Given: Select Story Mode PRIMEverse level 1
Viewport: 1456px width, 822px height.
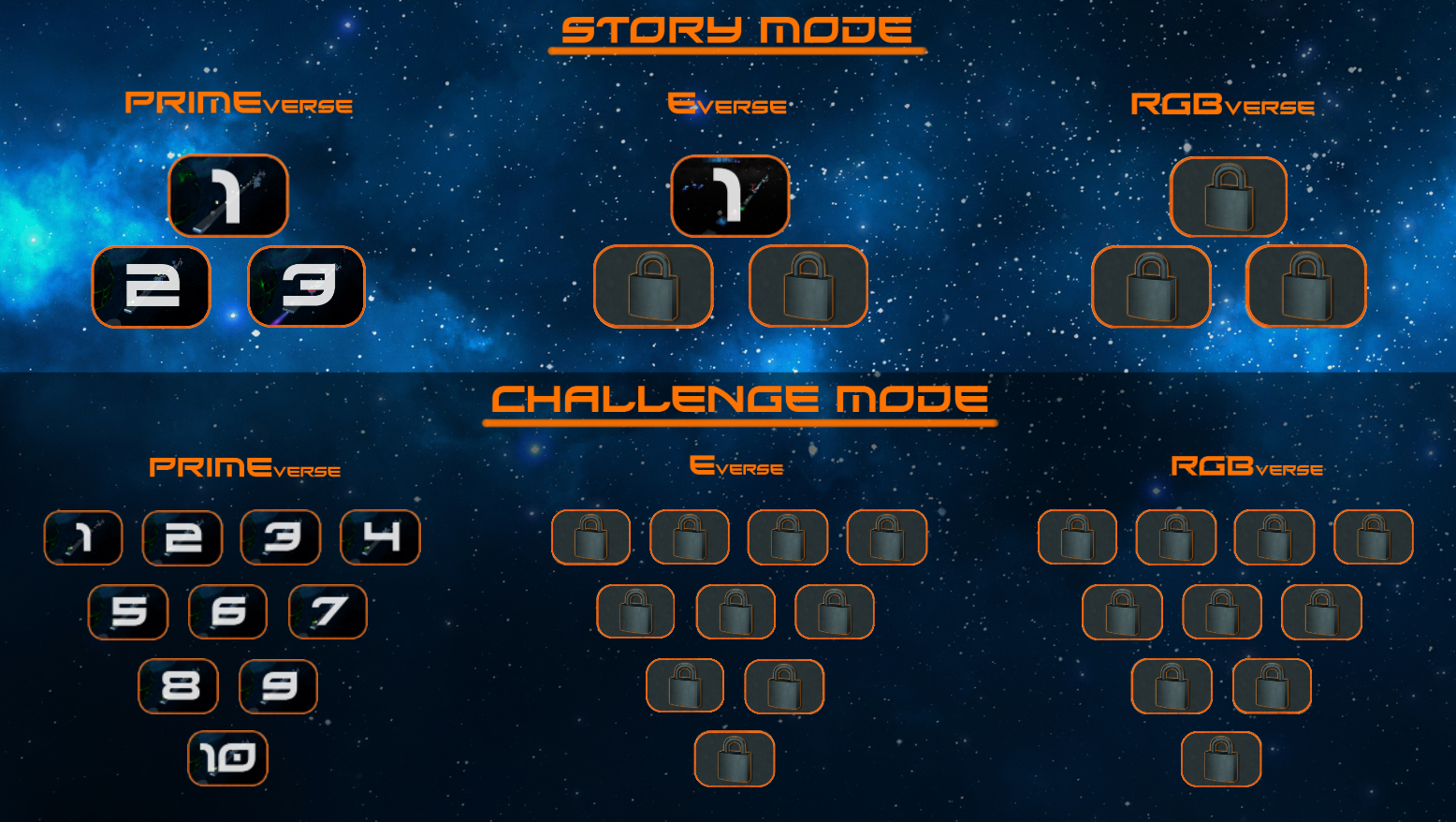Looking at the screenshot, I should pos(227,195).
